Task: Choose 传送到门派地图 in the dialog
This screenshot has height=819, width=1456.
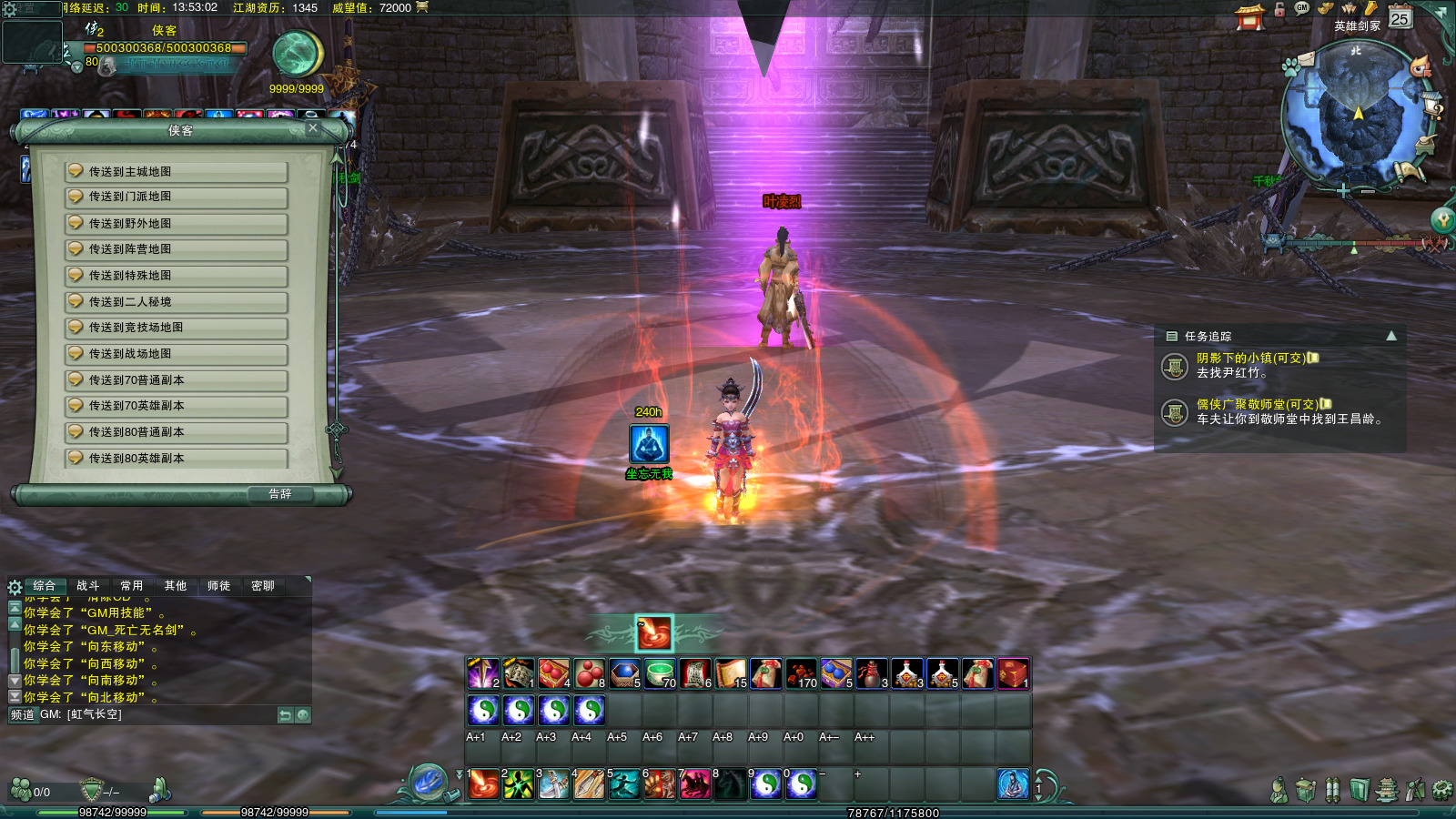Action: [177, 197]
